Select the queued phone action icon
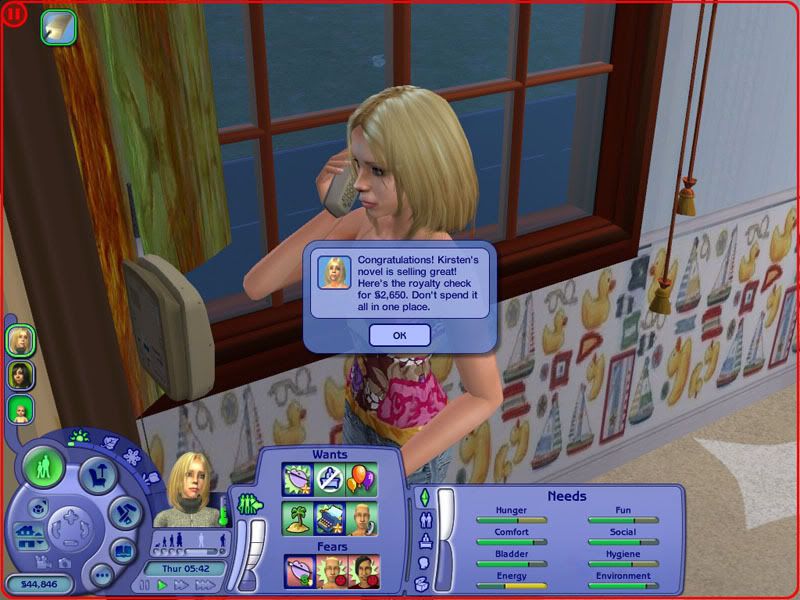The height and width of the screenshot is (600, 800). 58,28
